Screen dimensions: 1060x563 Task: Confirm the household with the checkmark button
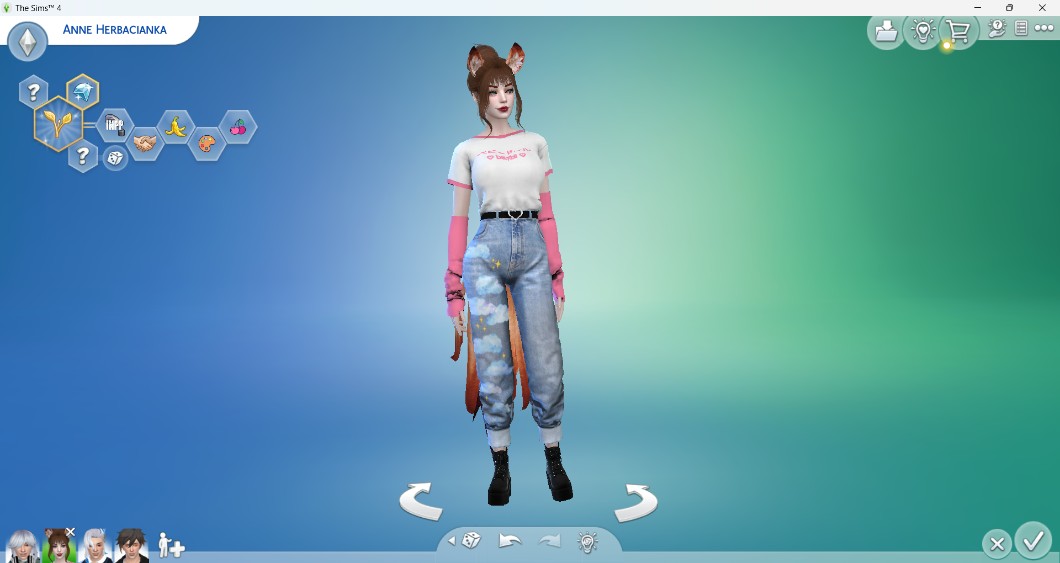click(x=1032, y=541)
